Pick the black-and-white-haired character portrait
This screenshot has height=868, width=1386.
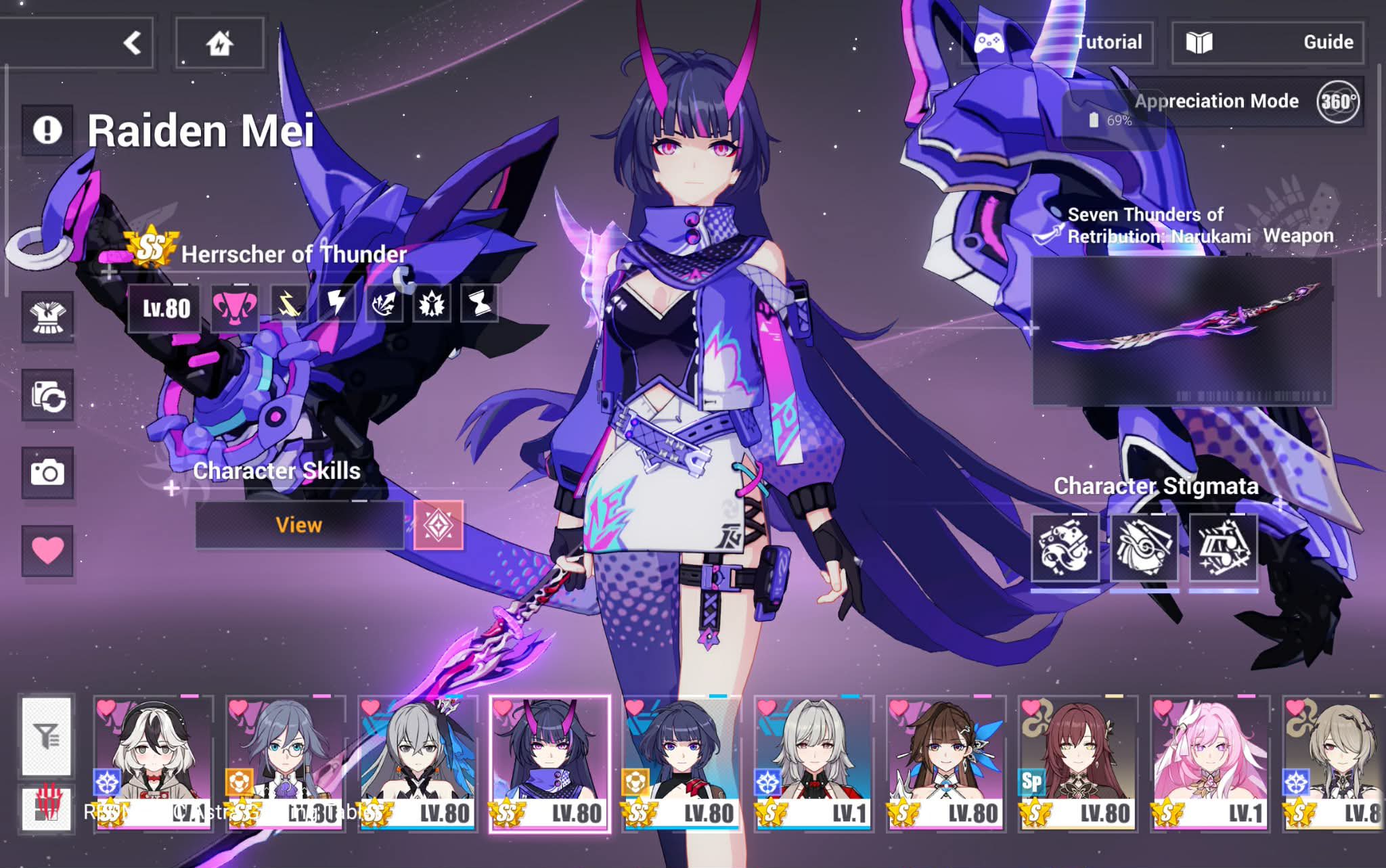click(153, 763)
